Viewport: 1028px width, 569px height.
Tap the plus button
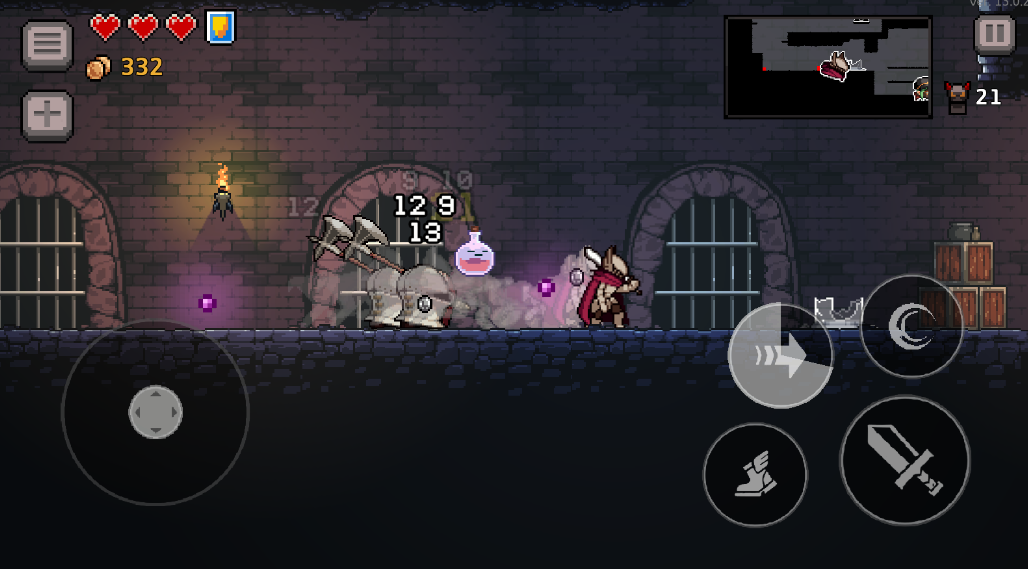47,115
